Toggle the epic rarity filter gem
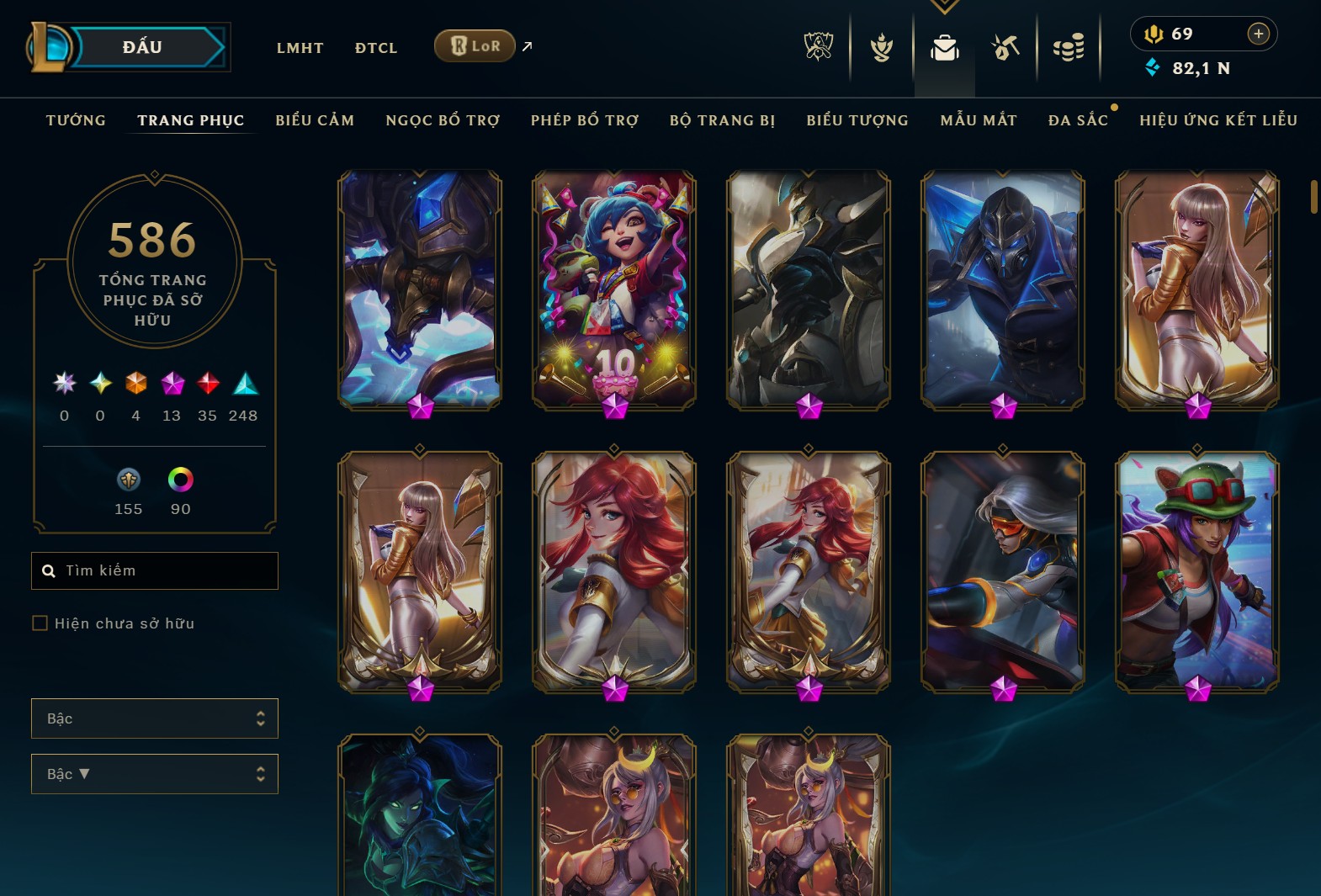1321x896 pixels. coord(172,384)
